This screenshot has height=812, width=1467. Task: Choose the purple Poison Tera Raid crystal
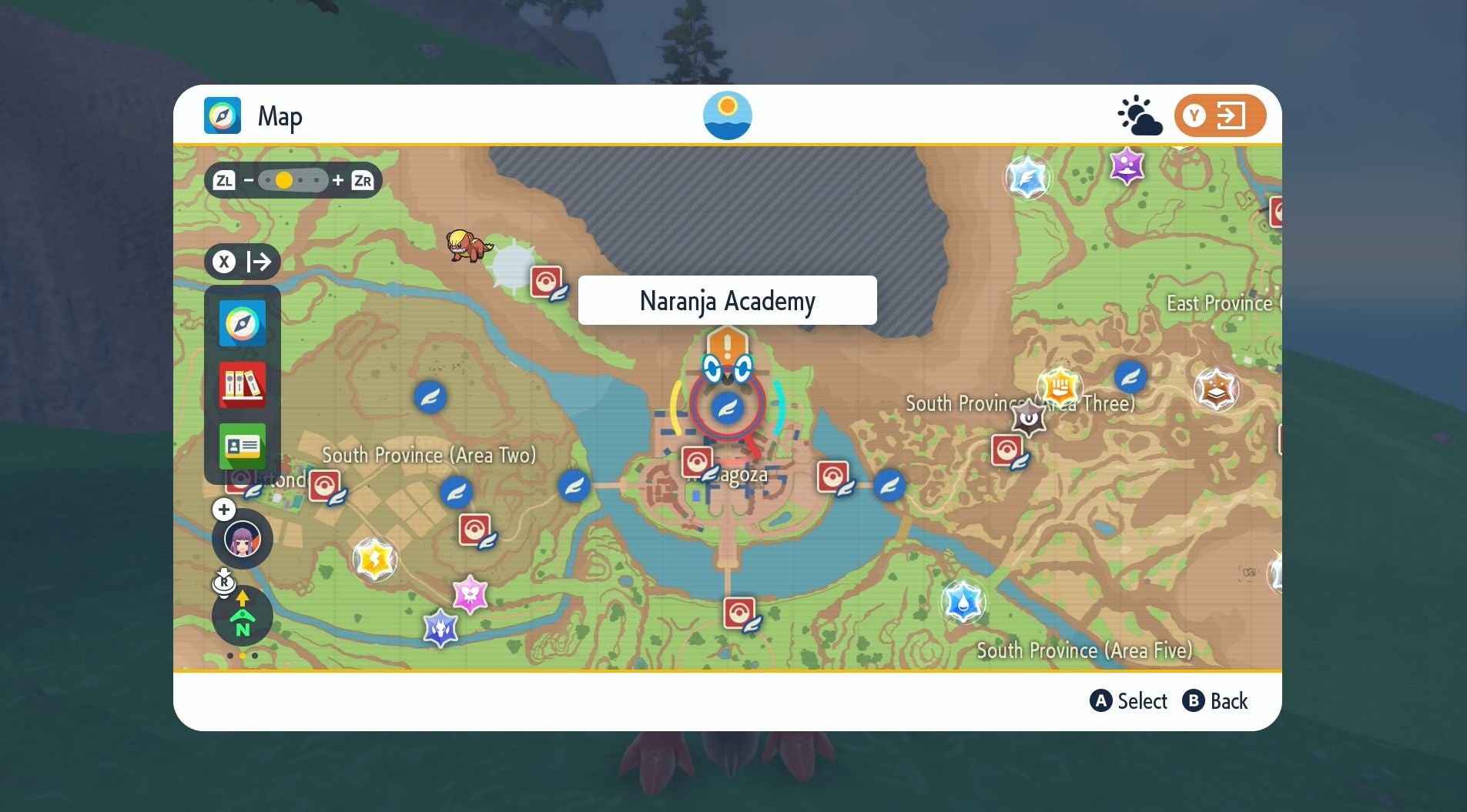tap(1127, 165)
